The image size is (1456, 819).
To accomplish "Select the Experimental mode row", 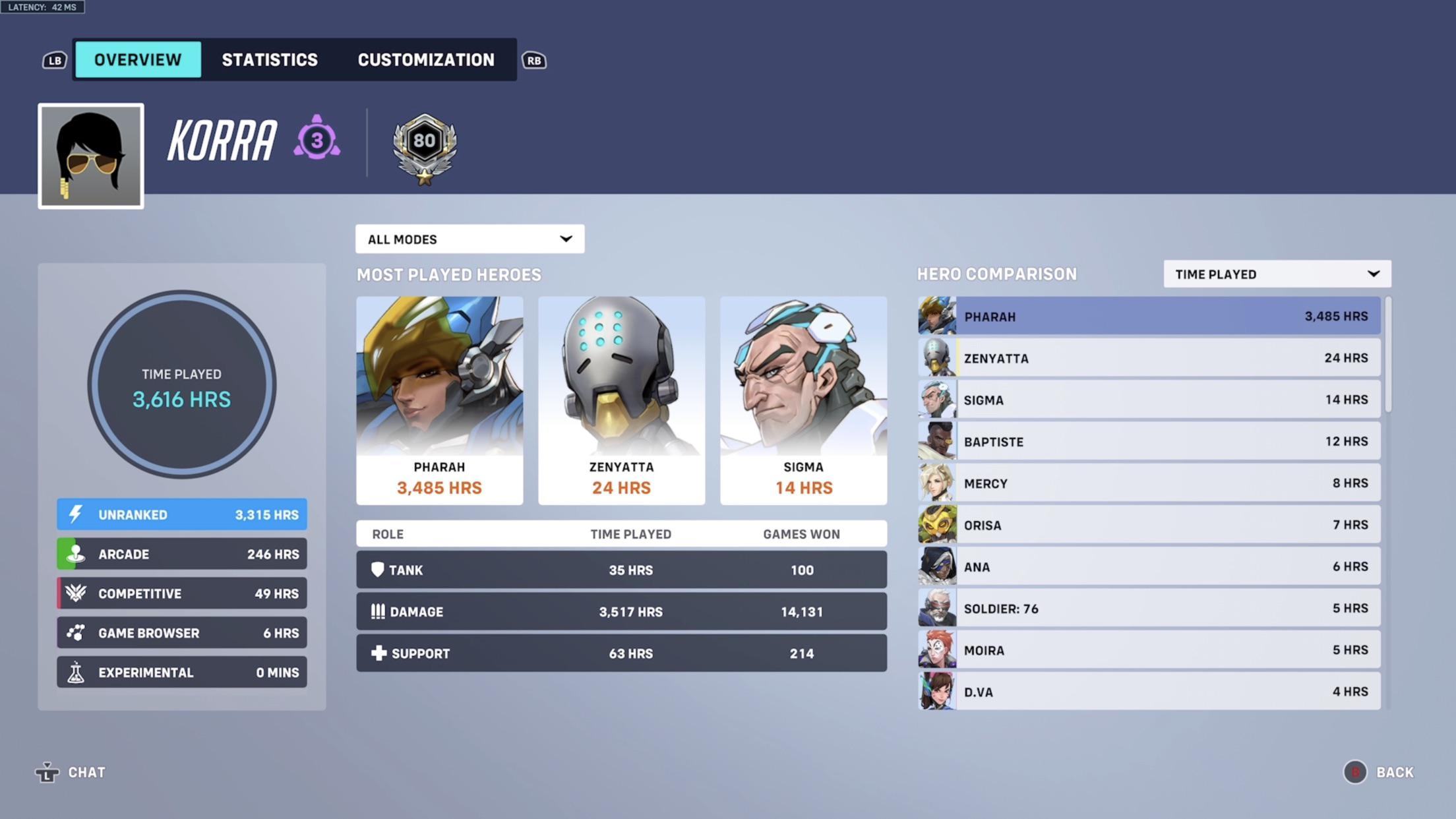I will pos(182,673).
